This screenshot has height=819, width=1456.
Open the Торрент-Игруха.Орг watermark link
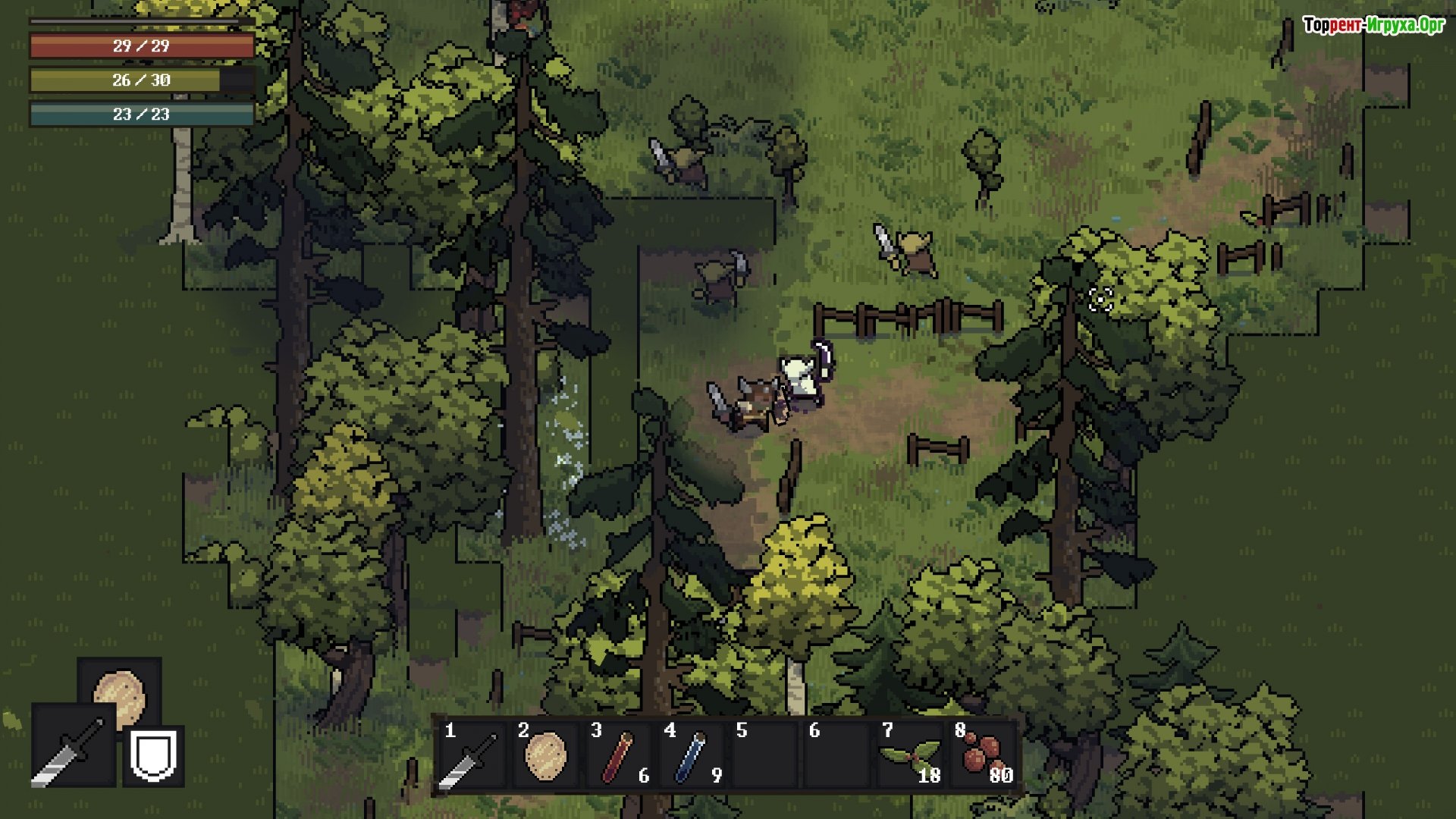pos(1373,25)
